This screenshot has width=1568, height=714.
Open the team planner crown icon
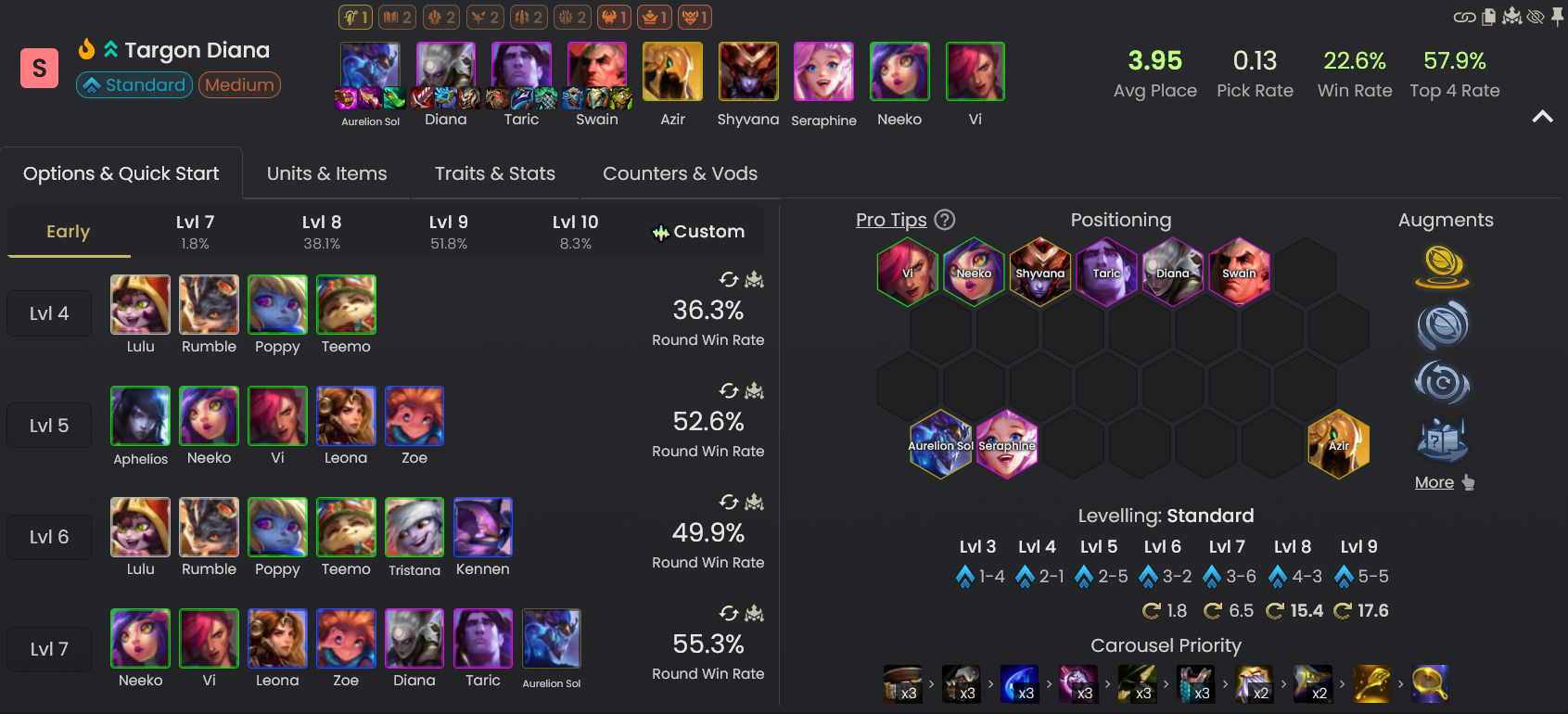coord(1511,16)
